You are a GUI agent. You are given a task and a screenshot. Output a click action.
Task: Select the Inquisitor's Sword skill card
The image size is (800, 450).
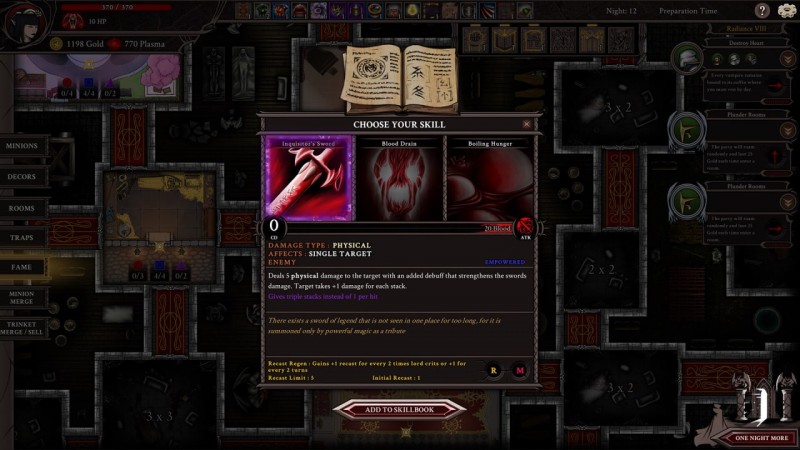(310, 182)
